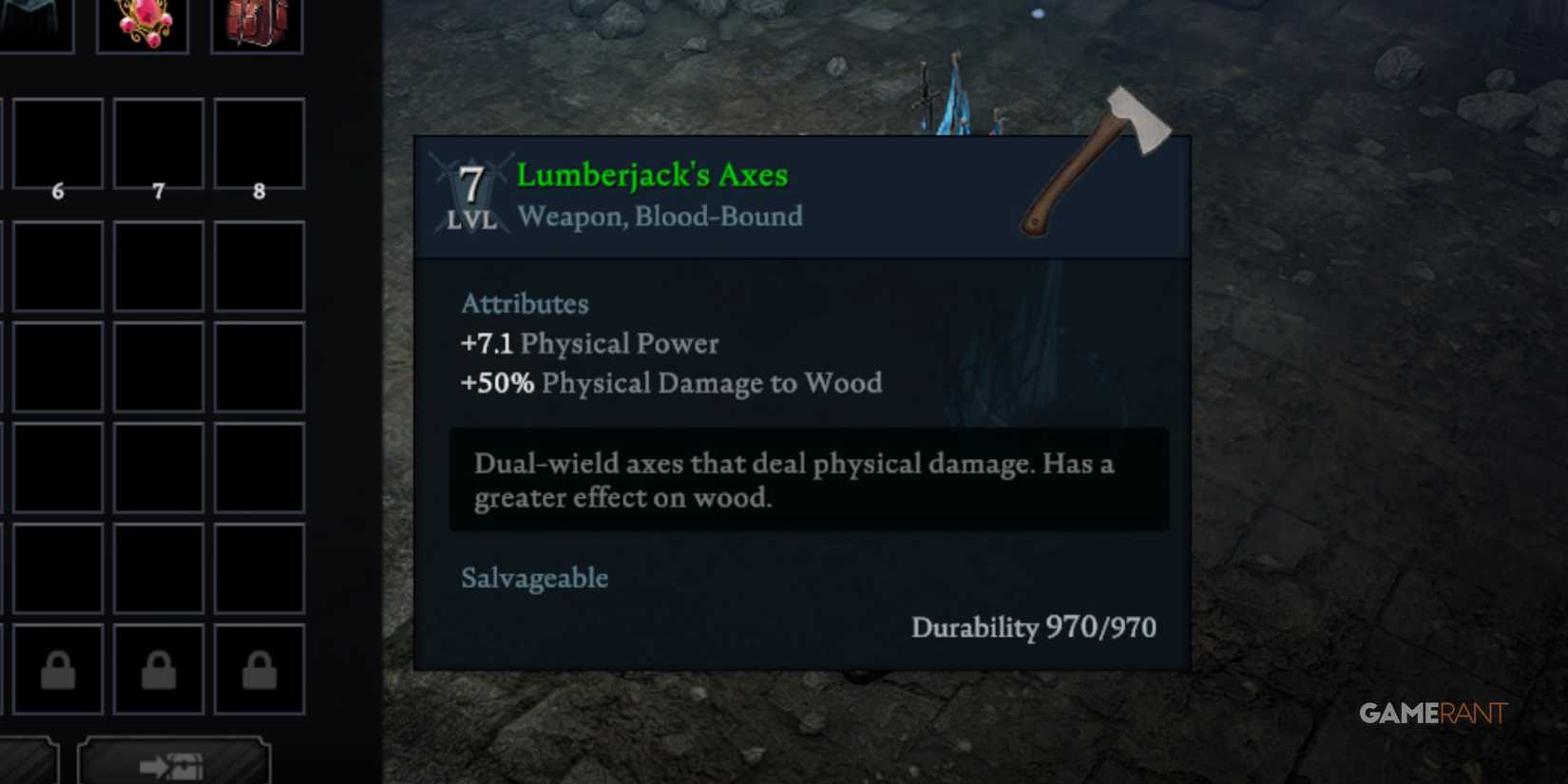Click the green Lumberjack's Axes title text
This screenshot has width=1568, height=784.
click(652, 174)
